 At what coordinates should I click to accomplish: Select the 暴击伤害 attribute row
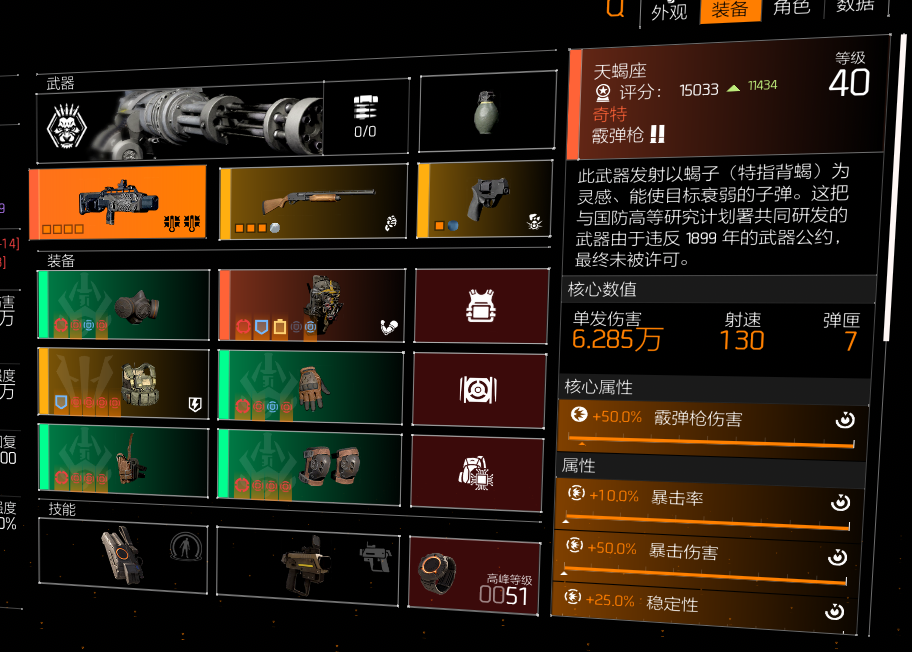pos(707,553)
